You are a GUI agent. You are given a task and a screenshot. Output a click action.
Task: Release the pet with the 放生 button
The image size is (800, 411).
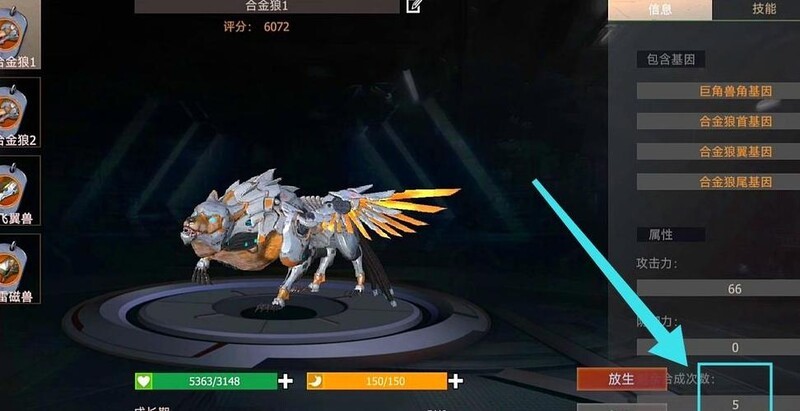click(621, 379)
